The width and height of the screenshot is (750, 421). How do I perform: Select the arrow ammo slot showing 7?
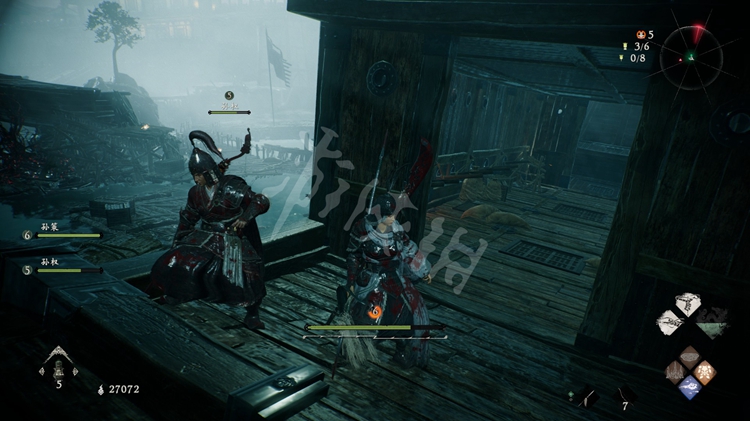625,396
